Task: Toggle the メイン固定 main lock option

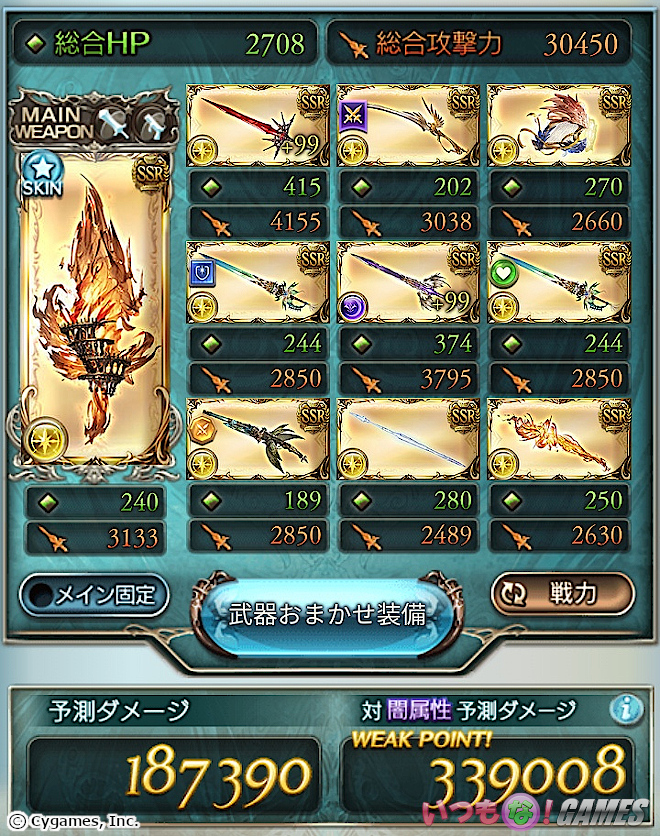Action: click(94, 595)
